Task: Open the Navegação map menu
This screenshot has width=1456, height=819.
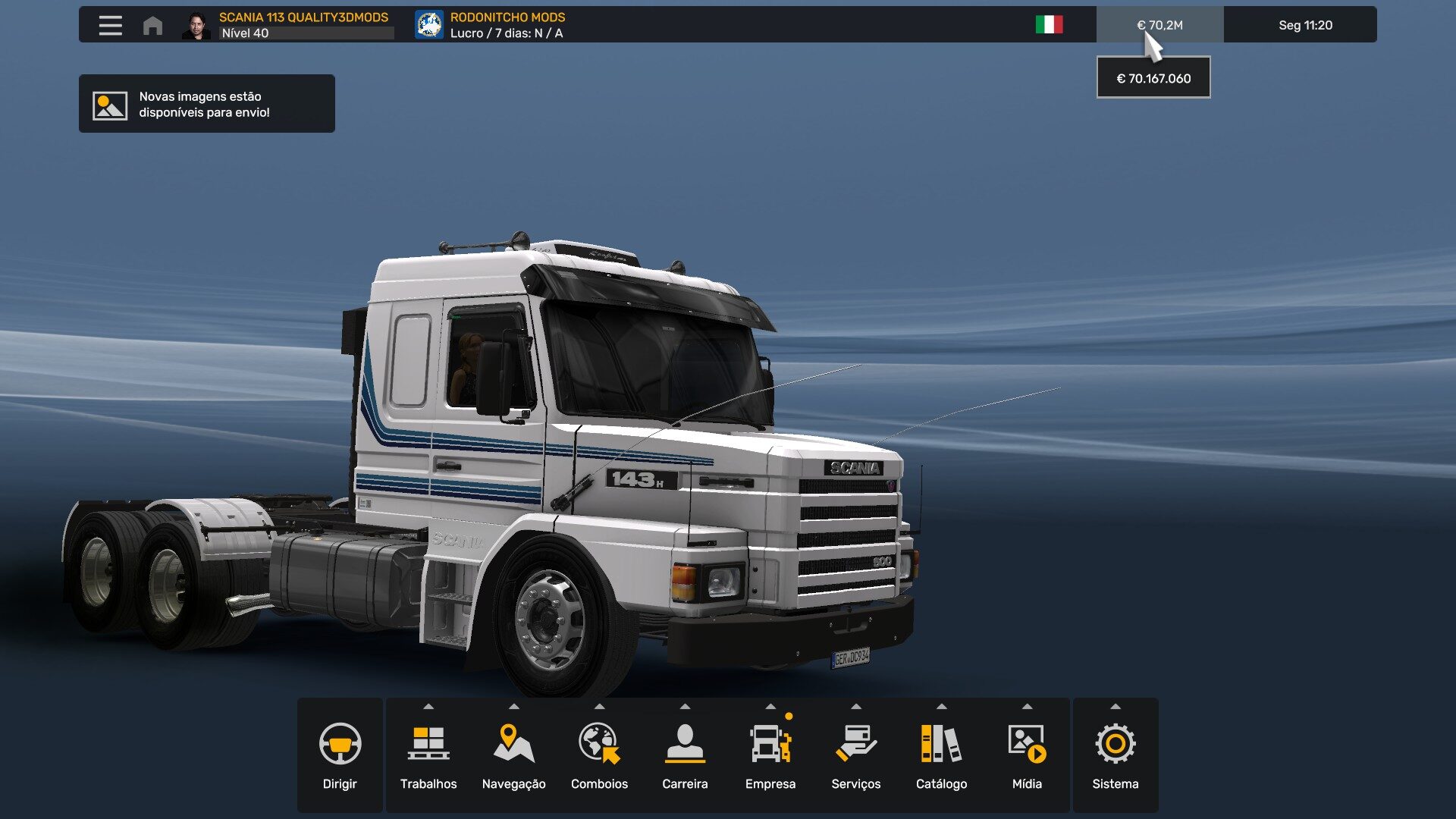Action: 513,755
